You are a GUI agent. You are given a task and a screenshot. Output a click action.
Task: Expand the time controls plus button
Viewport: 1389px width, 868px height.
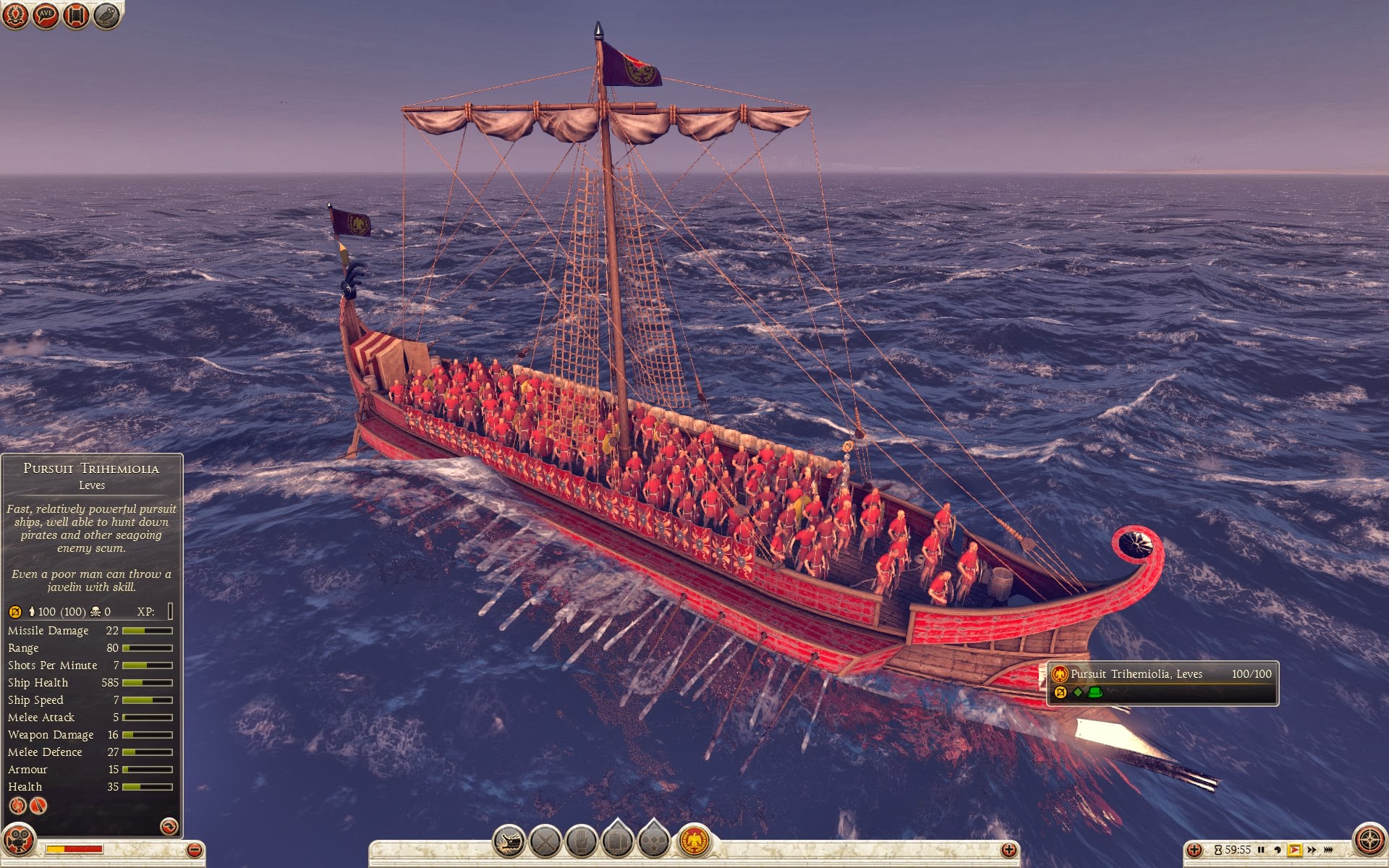point(1194,850)
